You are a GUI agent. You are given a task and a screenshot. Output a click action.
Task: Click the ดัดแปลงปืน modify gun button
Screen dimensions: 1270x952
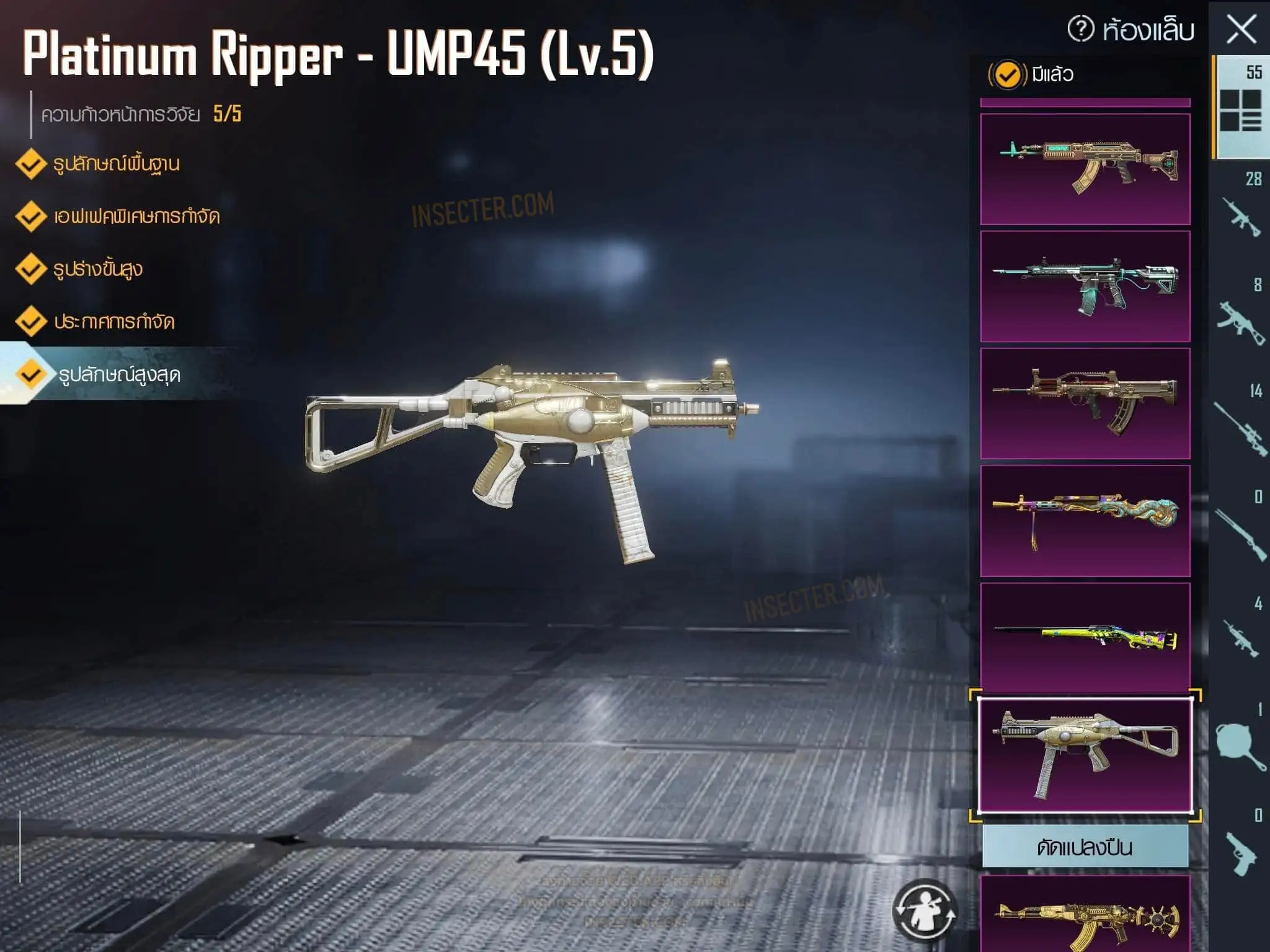point(1085,847)
